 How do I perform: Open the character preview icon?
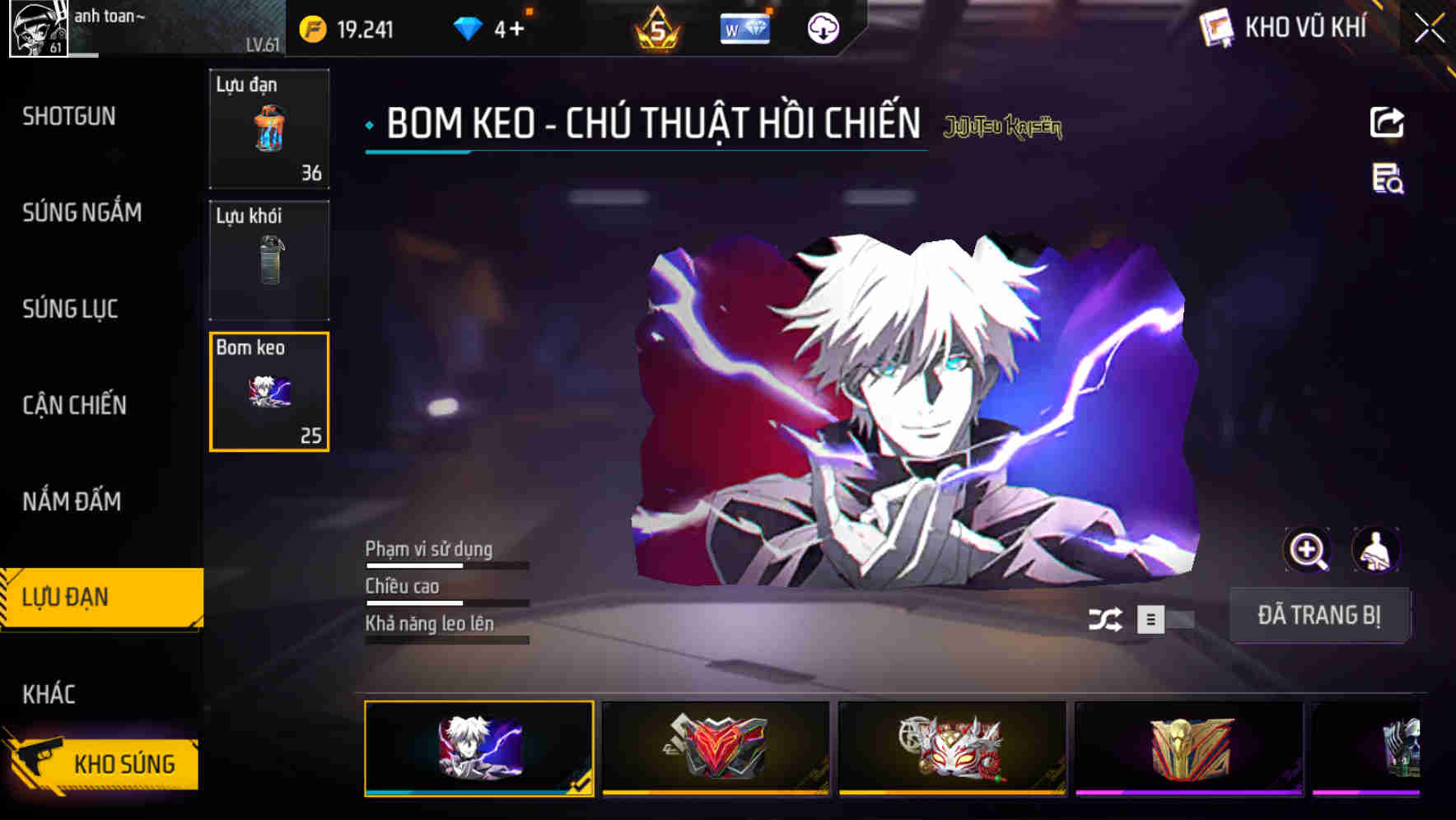[1377, 549]
